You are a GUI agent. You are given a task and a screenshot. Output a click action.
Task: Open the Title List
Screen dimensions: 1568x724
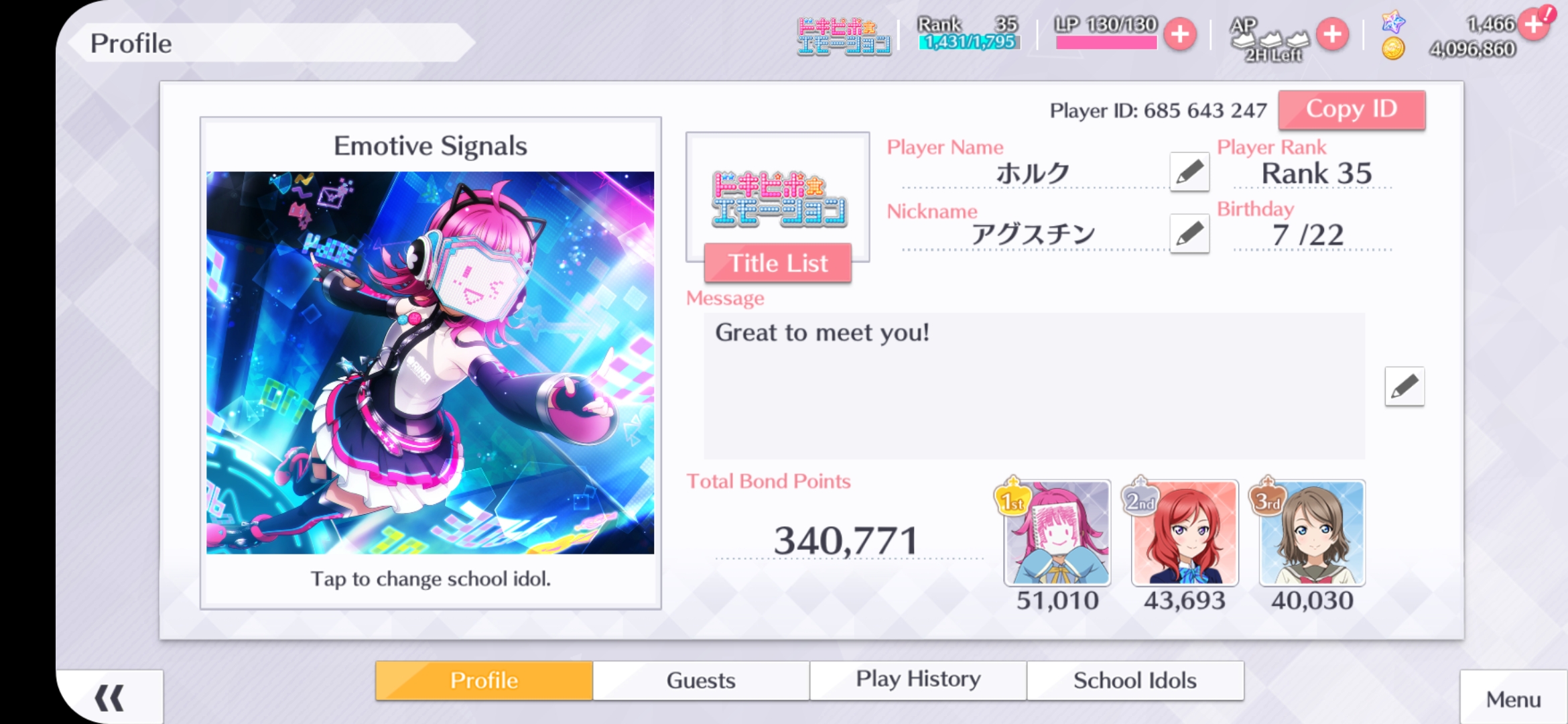pyautogui.click(x=777, y=263)
